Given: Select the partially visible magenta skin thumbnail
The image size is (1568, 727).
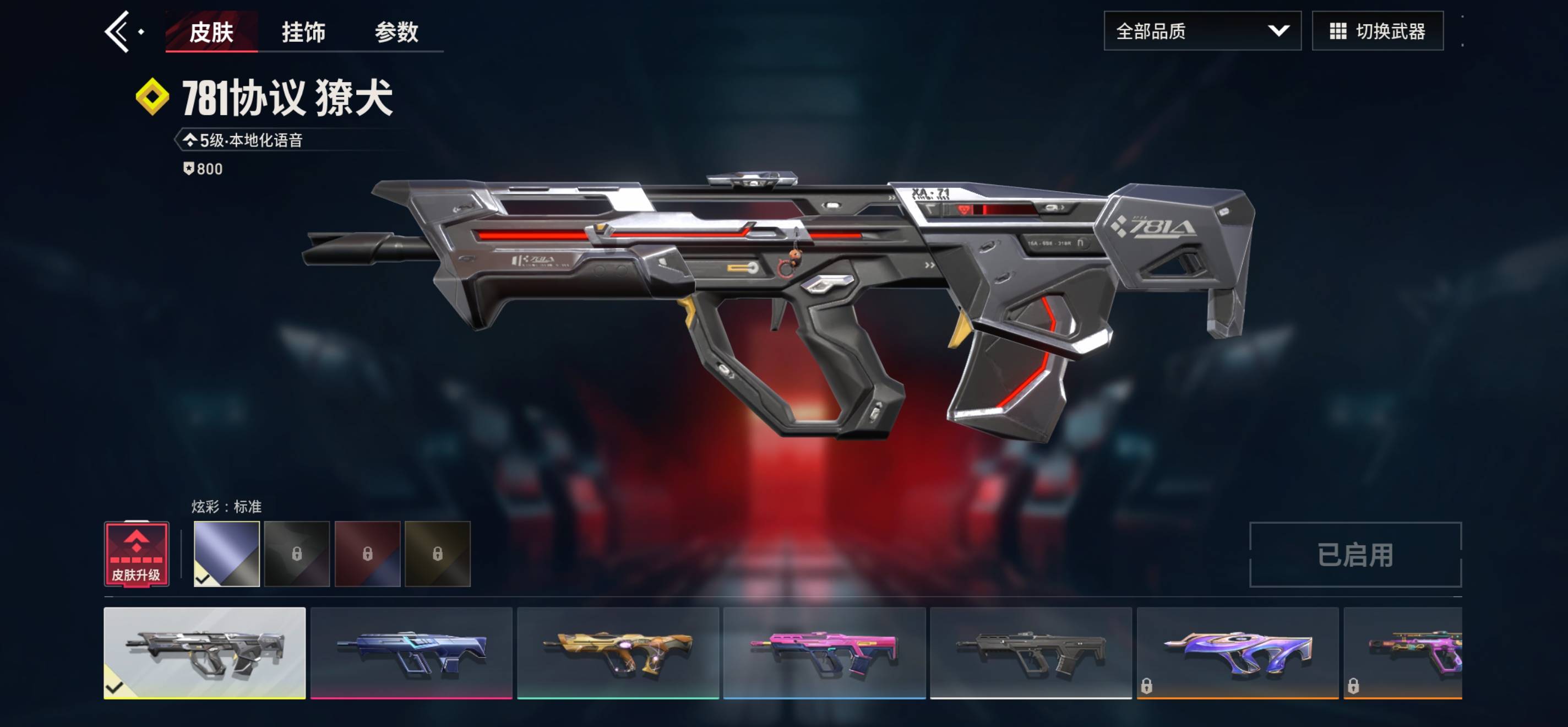Looking at the screenshot, I should (x=1403, y=653).
